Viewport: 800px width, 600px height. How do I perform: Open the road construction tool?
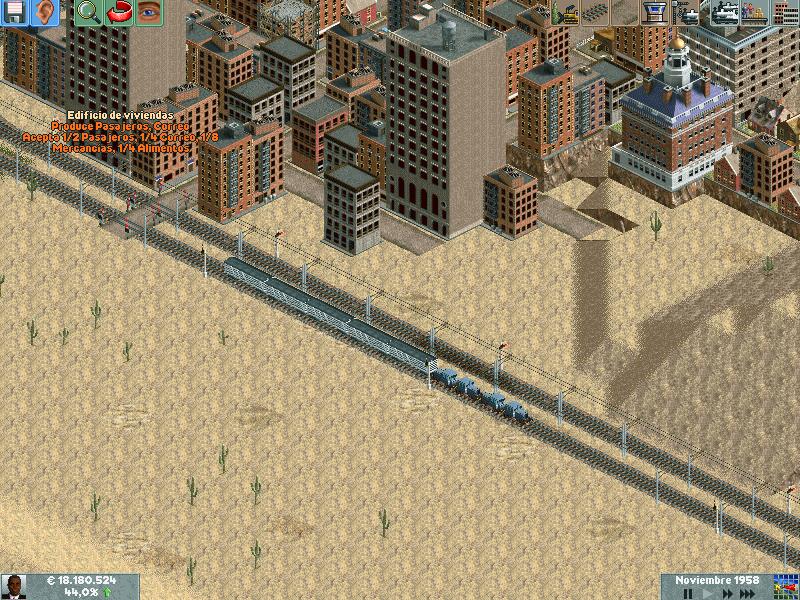coord(625,13)
